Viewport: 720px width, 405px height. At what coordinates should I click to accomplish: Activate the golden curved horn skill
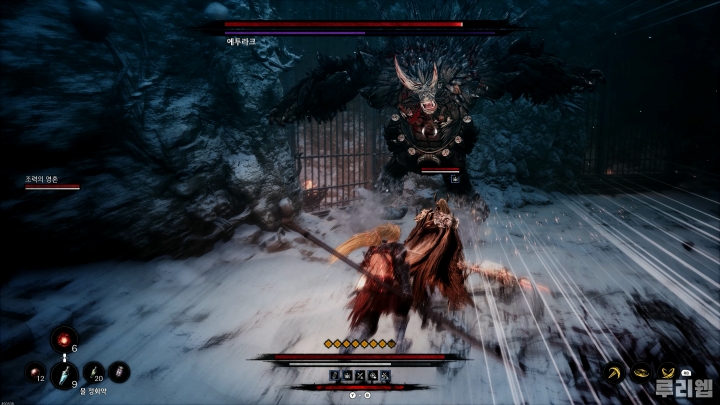611,372
